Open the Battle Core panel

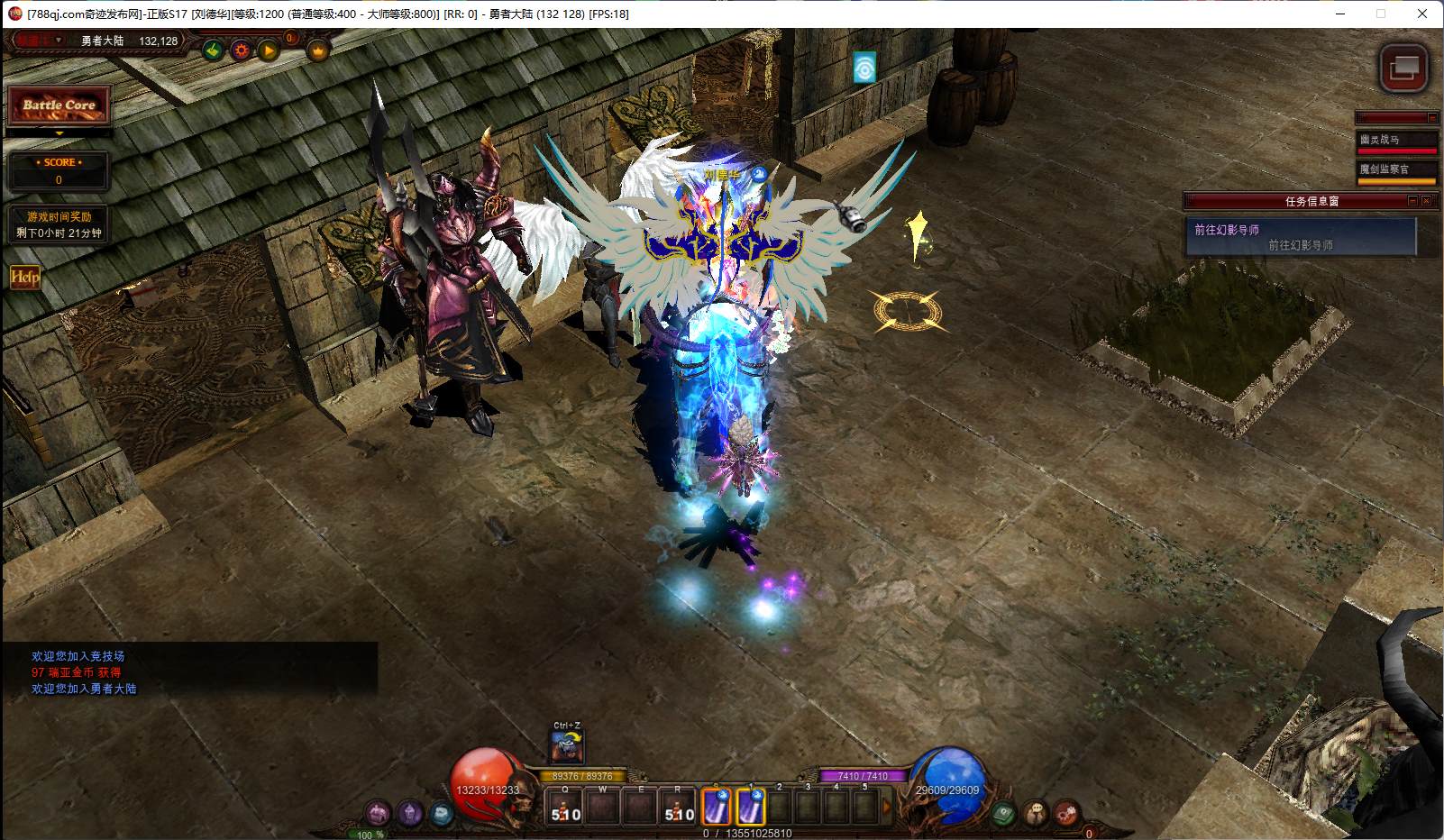(x=59, y=105)
